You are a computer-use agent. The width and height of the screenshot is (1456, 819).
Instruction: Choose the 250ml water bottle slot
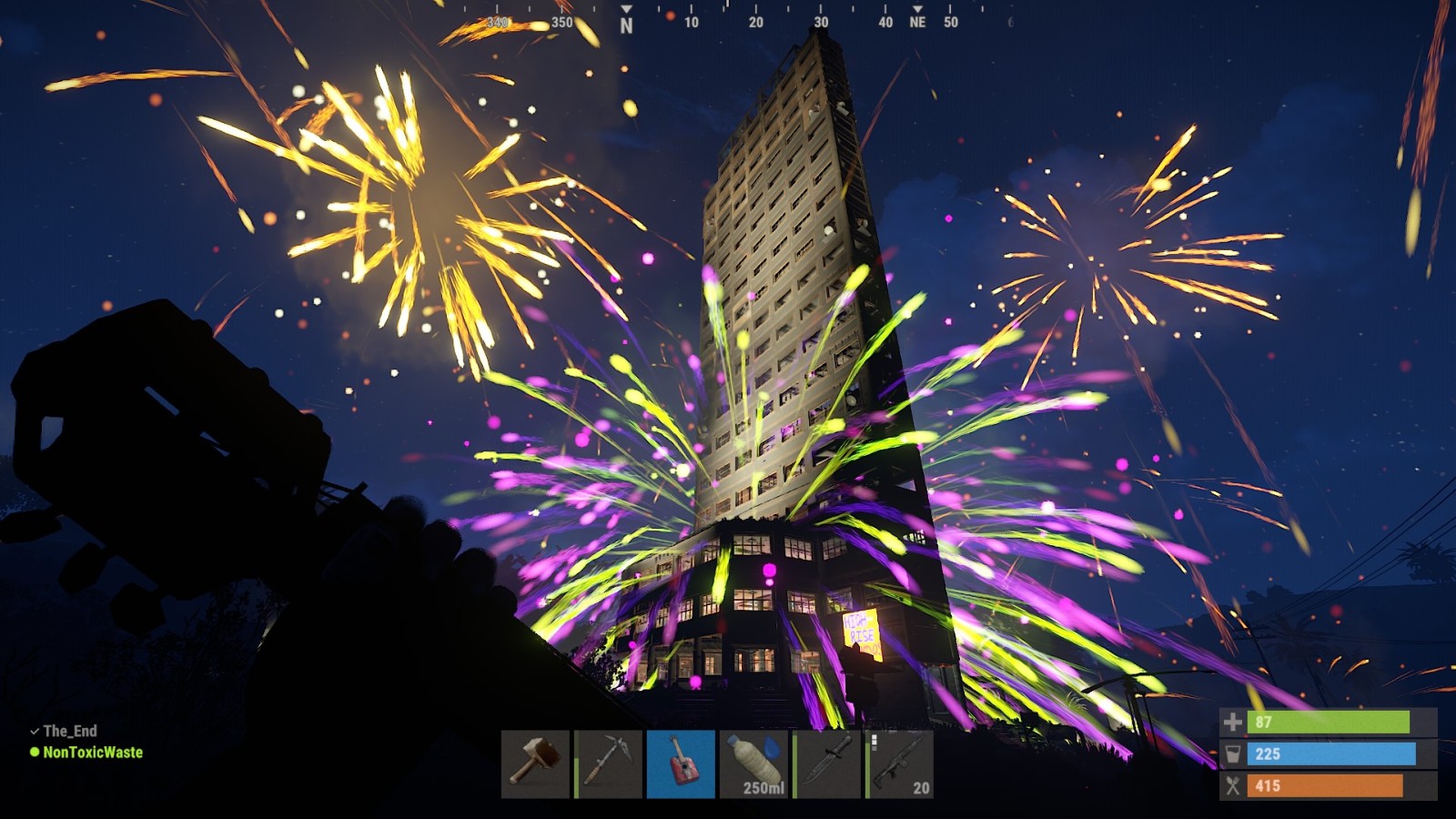753,764
